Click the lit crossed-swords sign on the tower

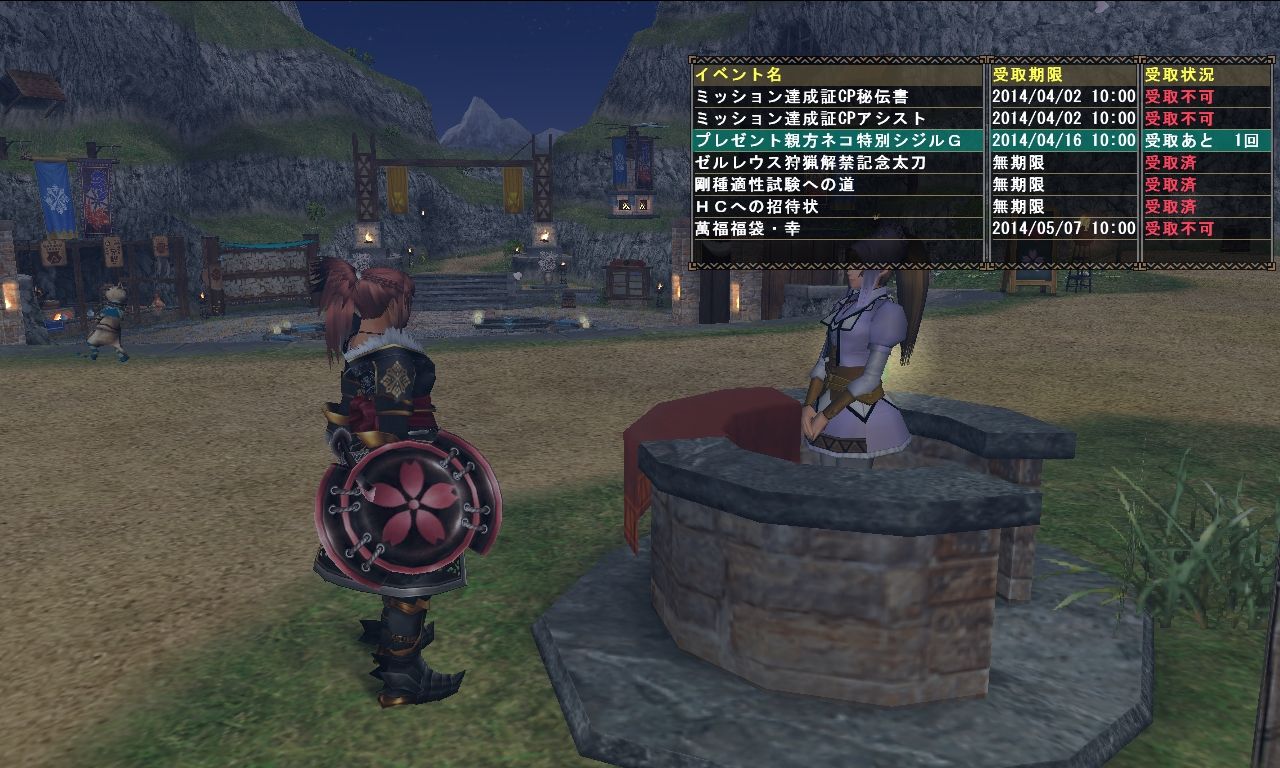coord(626,203)
